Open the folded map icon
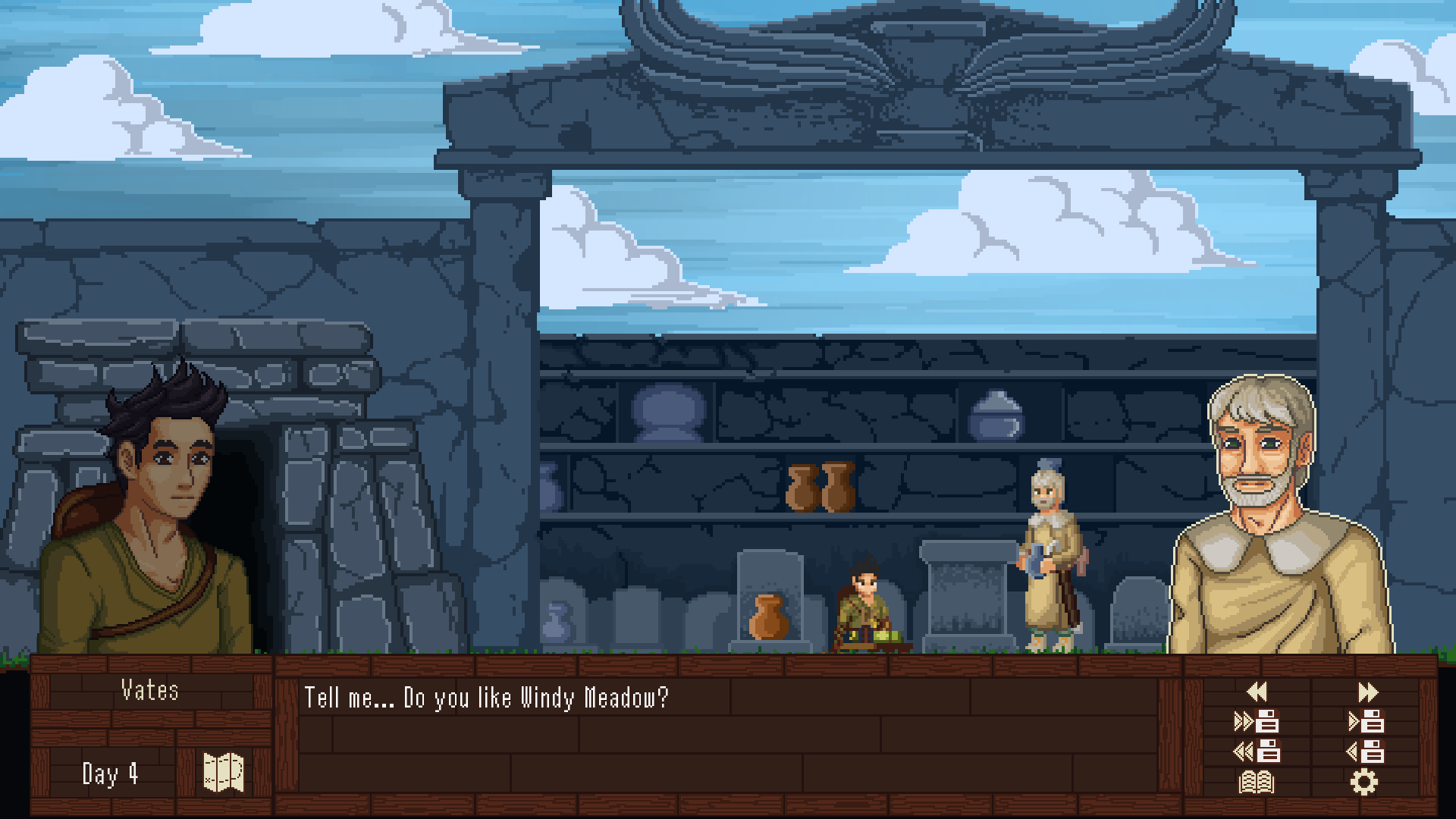 224,773
